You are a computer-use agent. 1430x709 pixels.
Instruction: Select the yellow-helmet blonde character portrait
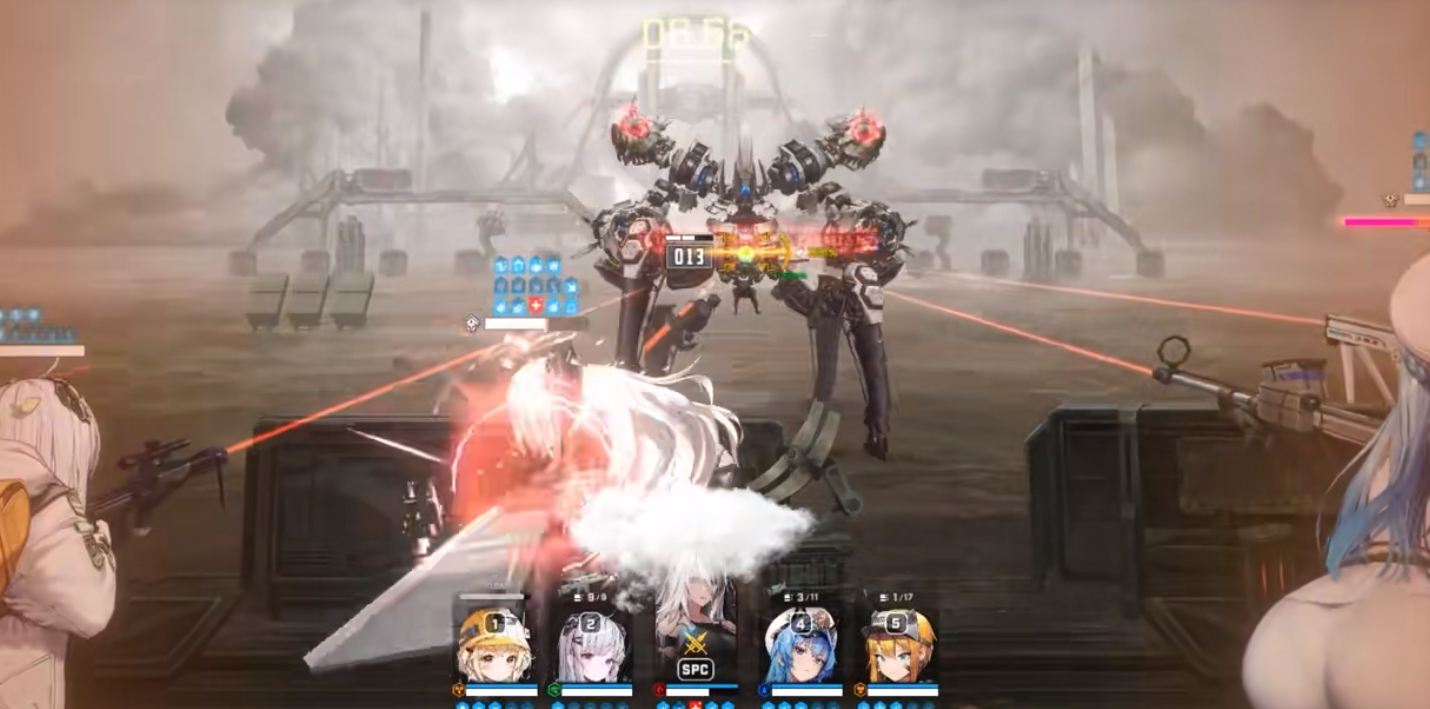pos(494,645)
